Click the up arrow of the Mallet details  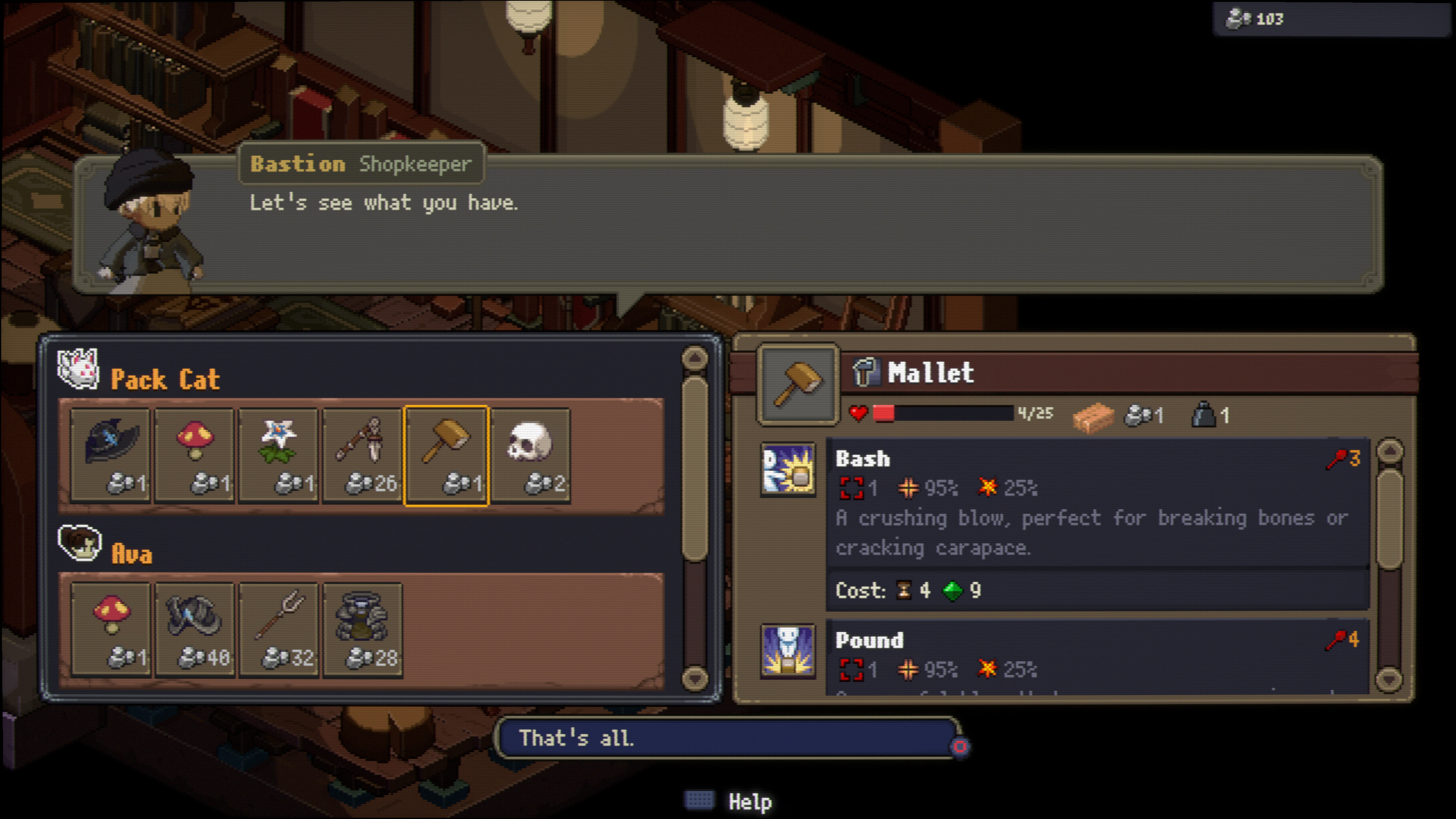1390,451
